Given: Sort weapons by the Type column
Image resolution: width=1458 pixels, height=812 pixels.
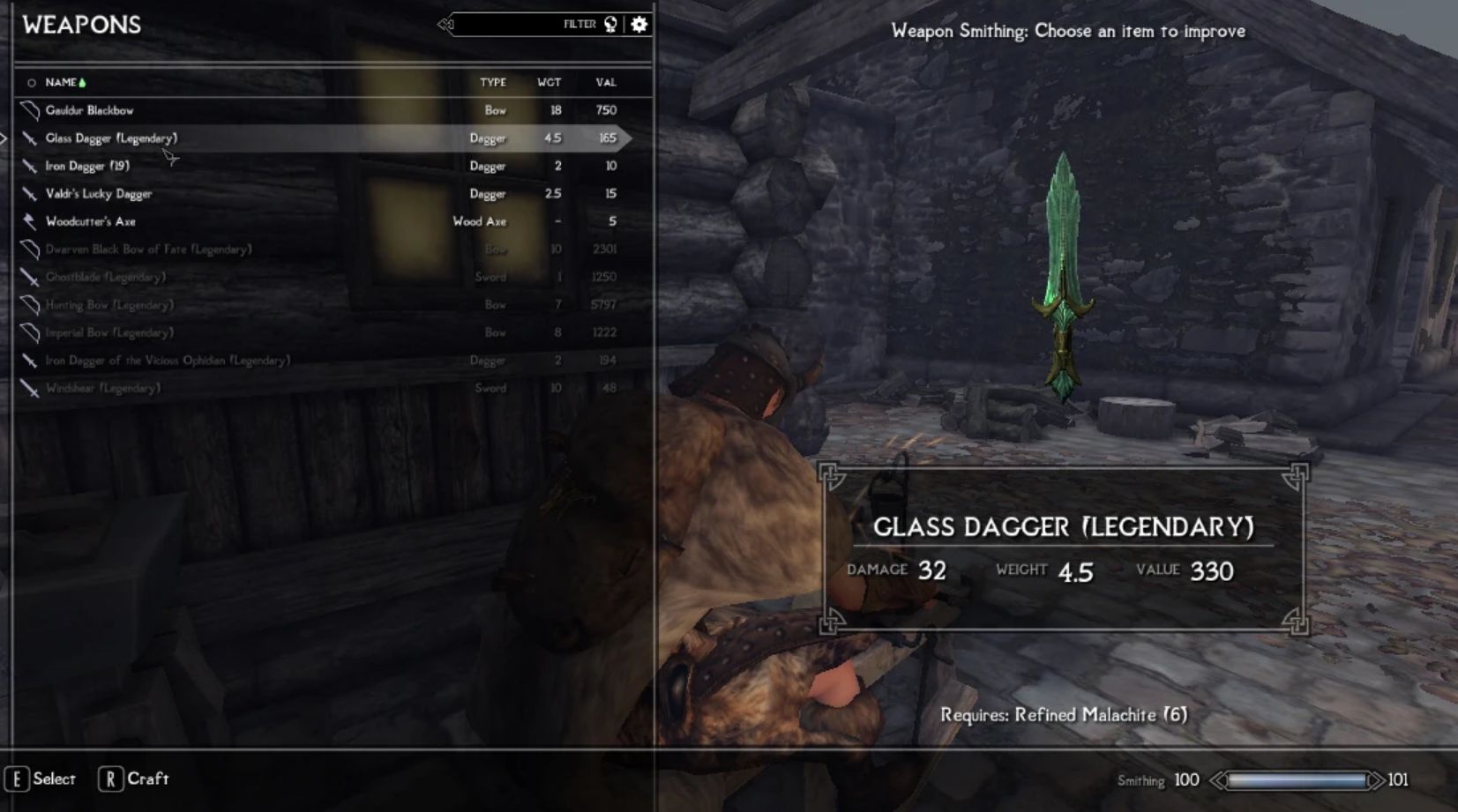Looking at the screenshot, I should pyautogui.click(x=492, y=82).
